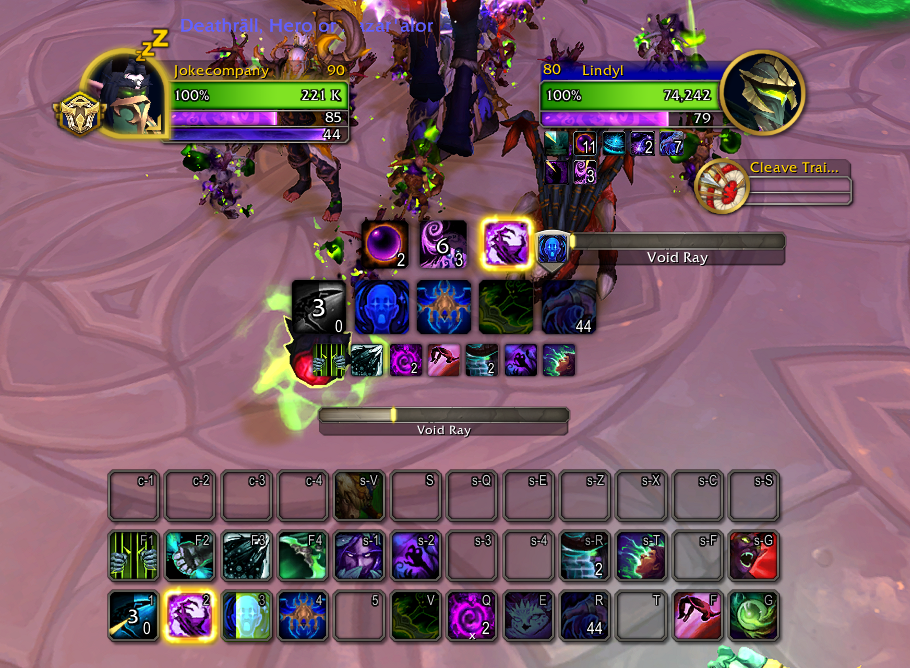
Task: Use the green prison bars ability bound to F1
Action: 134,555
